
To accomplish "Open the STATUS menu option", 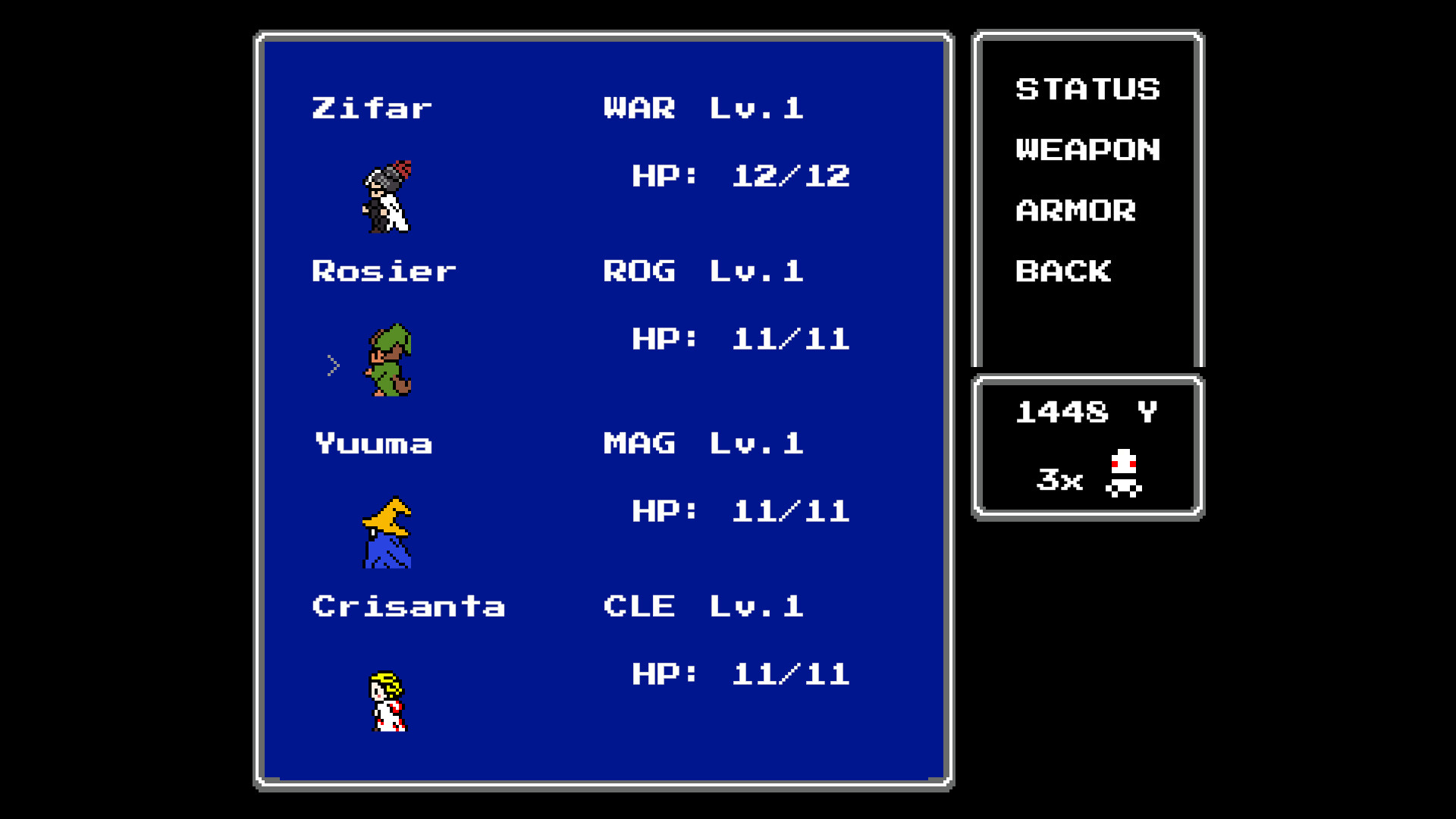I will pos(1087,89).
